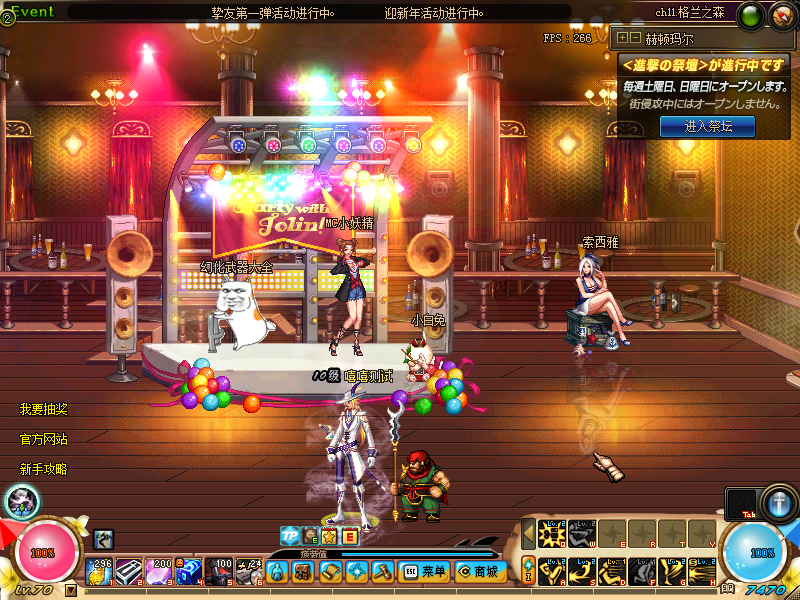This screenshot has height=600, width=800.
Task: Click the character portrait buff icon
Action: (20, 502)
